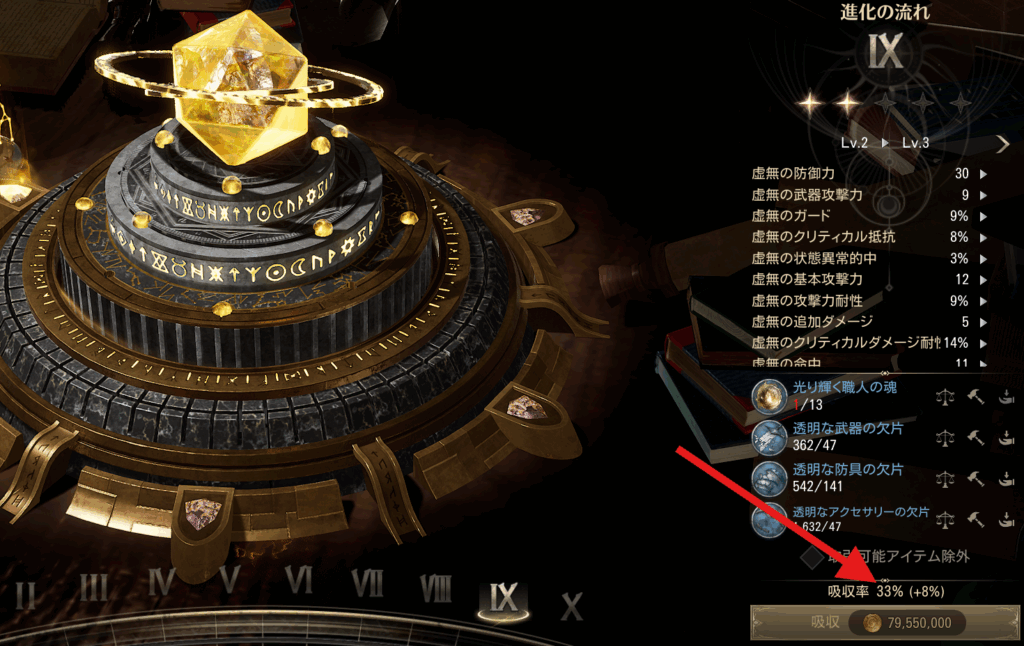Click the download-tray icon for 透明な防具の欠片

coord(1007,479)
